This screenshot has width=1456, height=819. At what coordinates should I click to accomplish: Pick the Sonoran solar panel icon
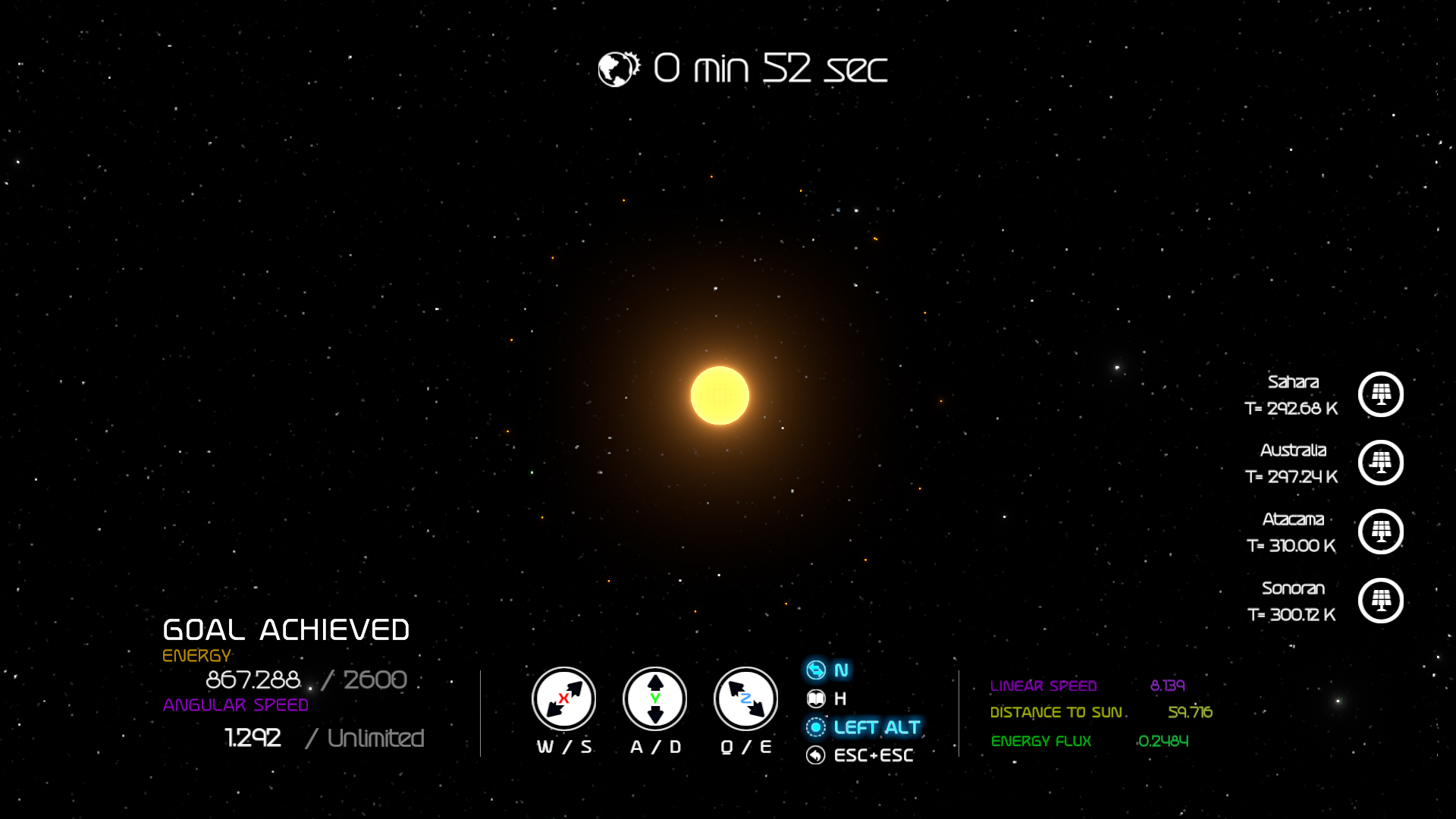tap(1380, 601)
